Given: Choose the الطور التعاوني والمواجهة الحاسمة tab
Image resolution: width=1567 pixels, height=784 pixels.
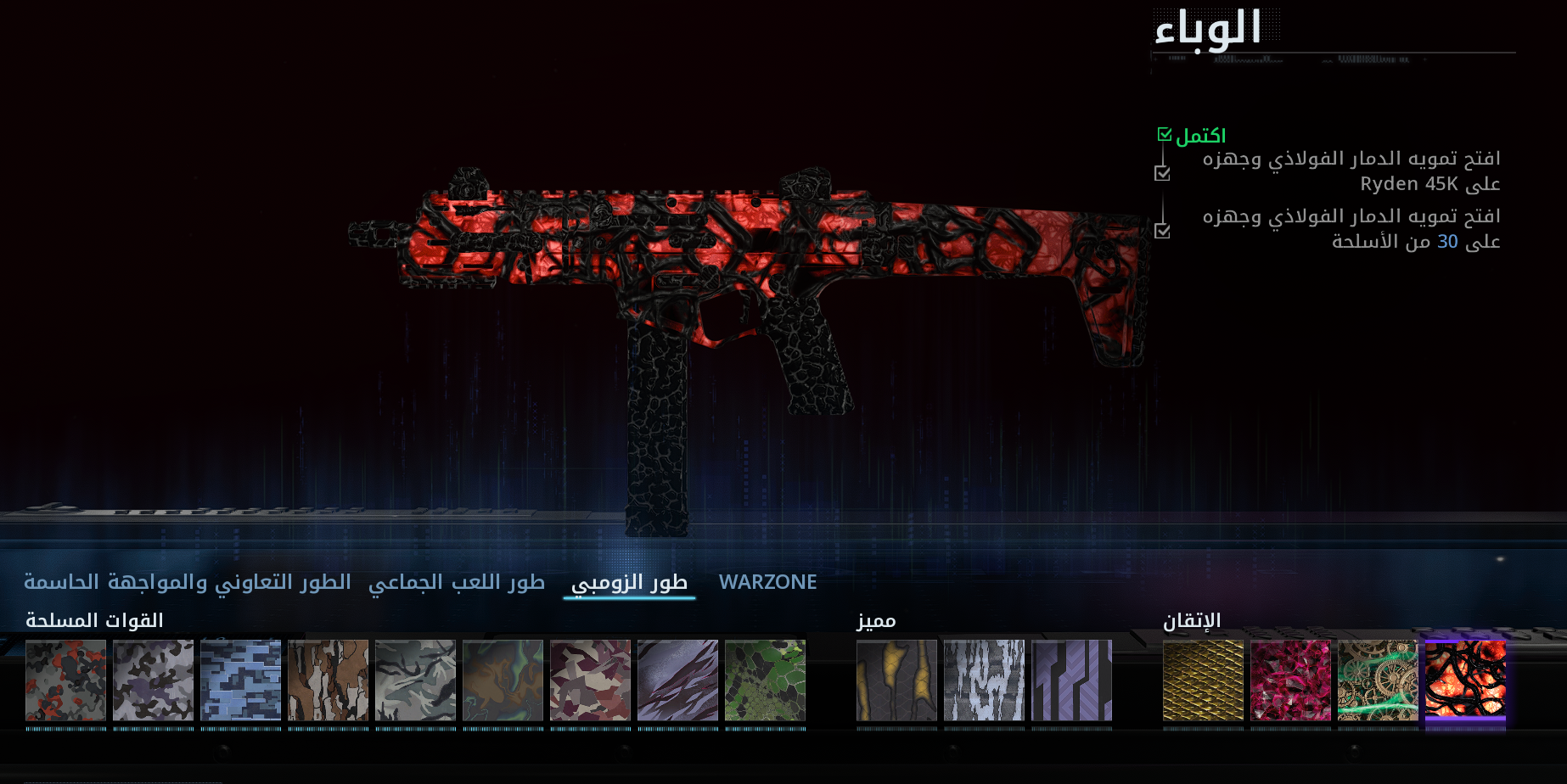Looking at the screenshot, I should tap(188, 582).
